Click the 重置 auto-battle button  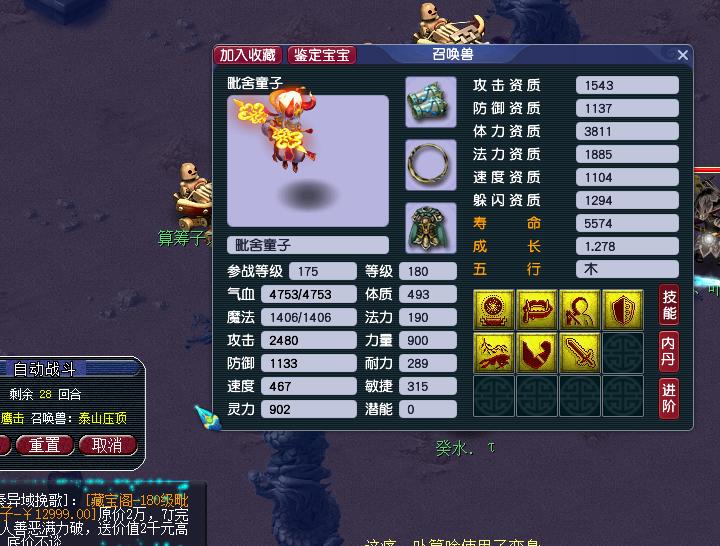coord(44,445)
